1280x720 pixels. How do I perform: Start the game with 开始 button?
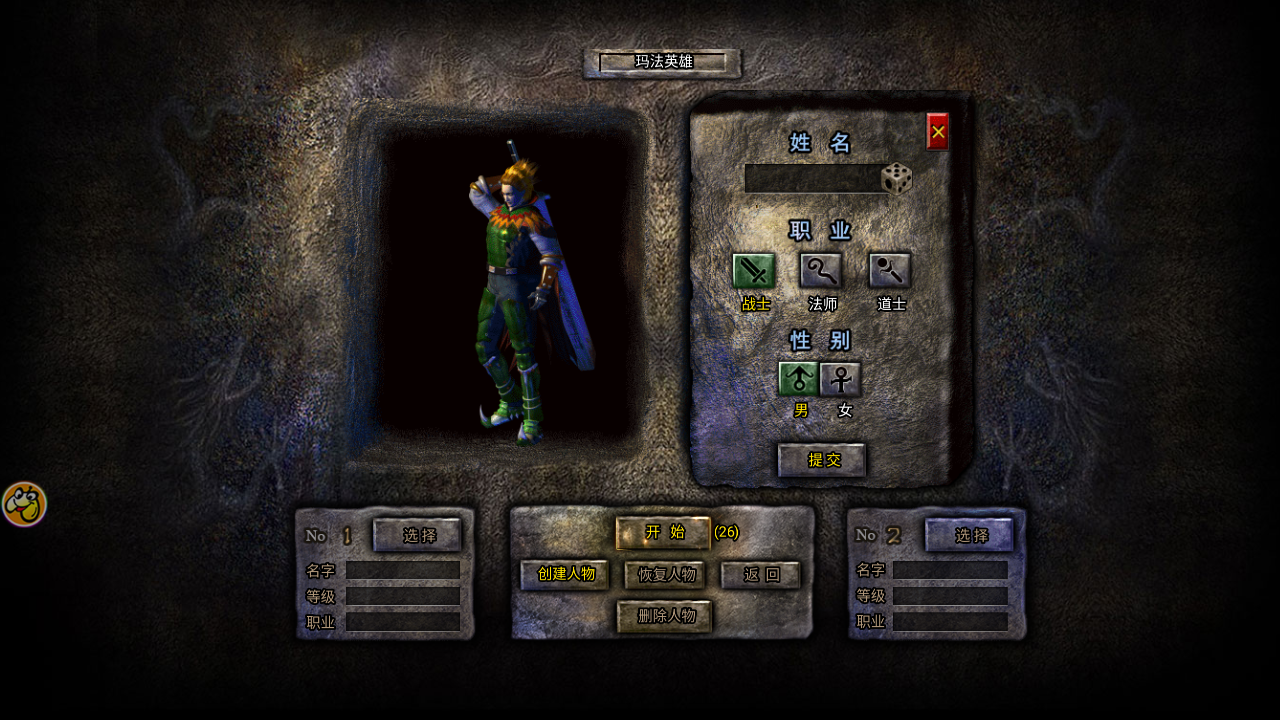(663, 533)
